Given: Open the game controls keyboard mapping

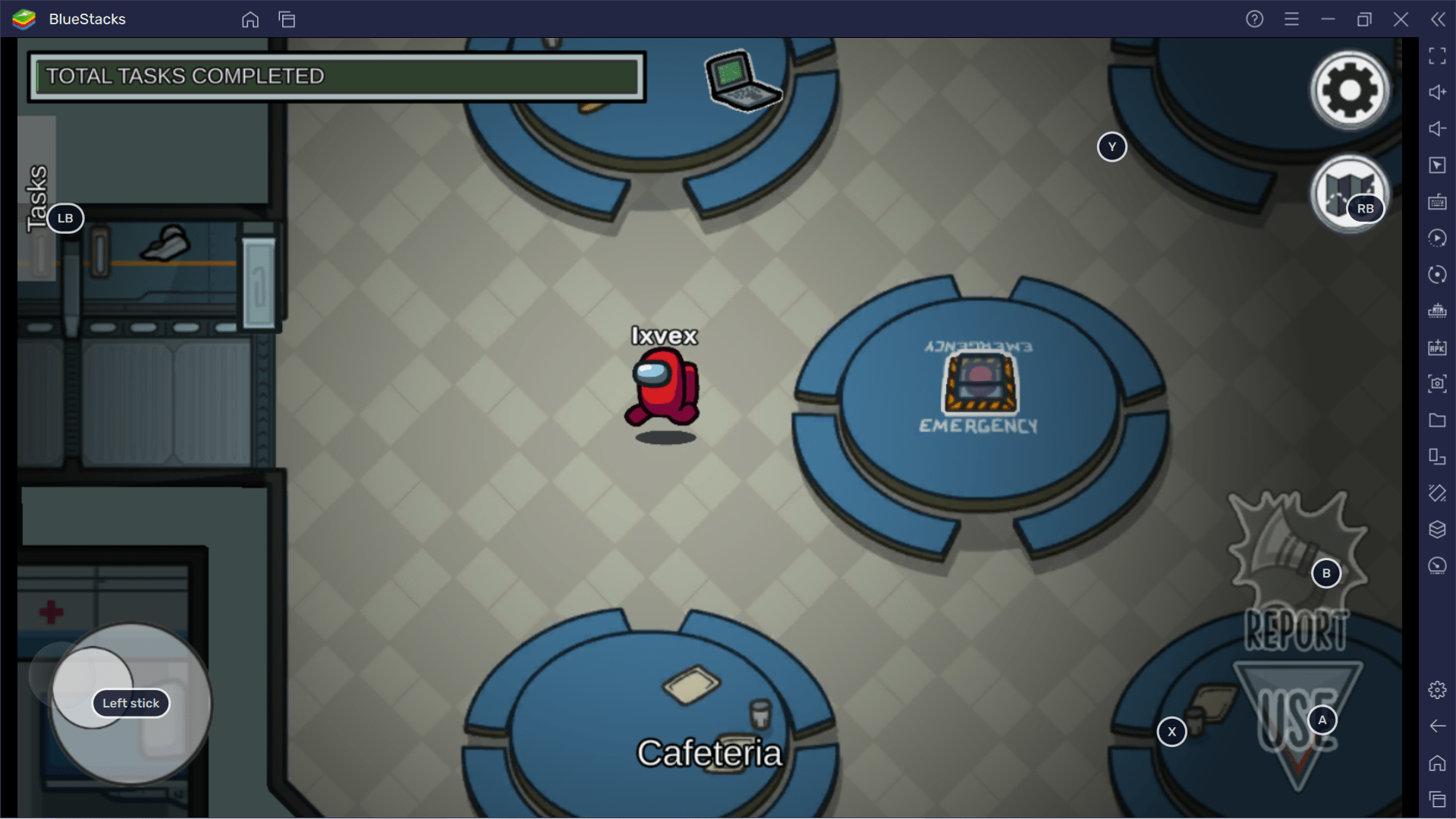Looking at the screenshot, I should 1437,202.
